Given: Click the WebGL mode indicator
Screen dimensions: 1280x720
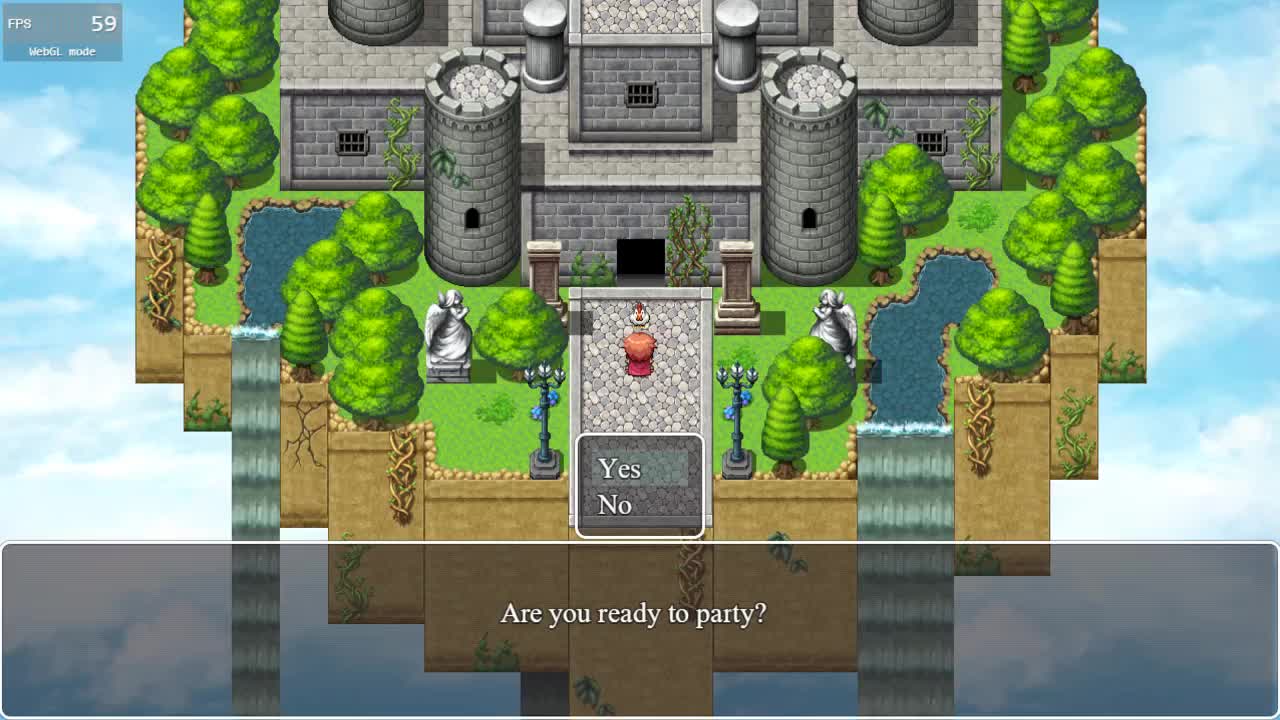Looking at the screenshot, I should click(x=60, y=51).
